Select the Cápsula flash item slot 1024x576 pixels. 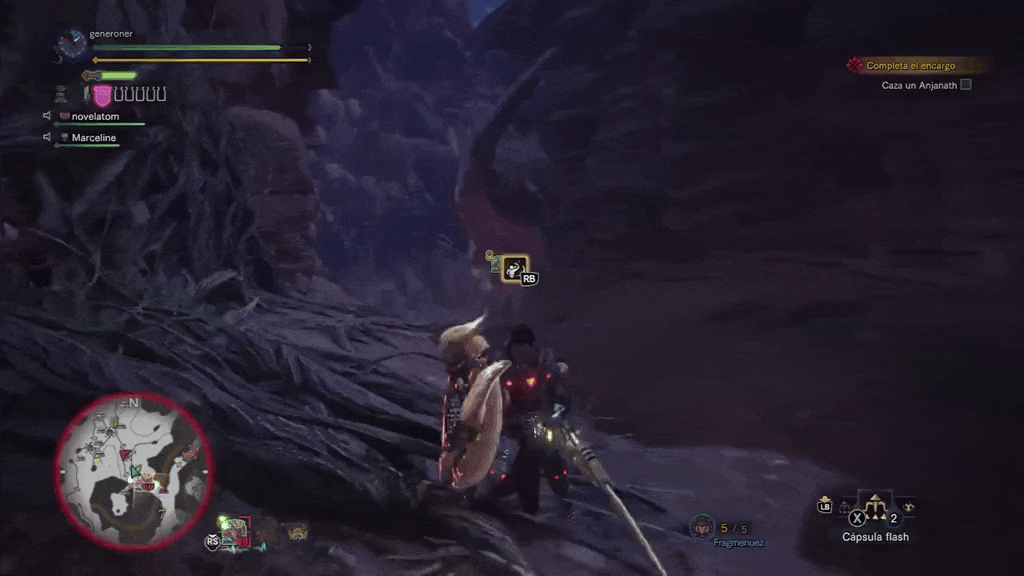click(x=876, y=509)
